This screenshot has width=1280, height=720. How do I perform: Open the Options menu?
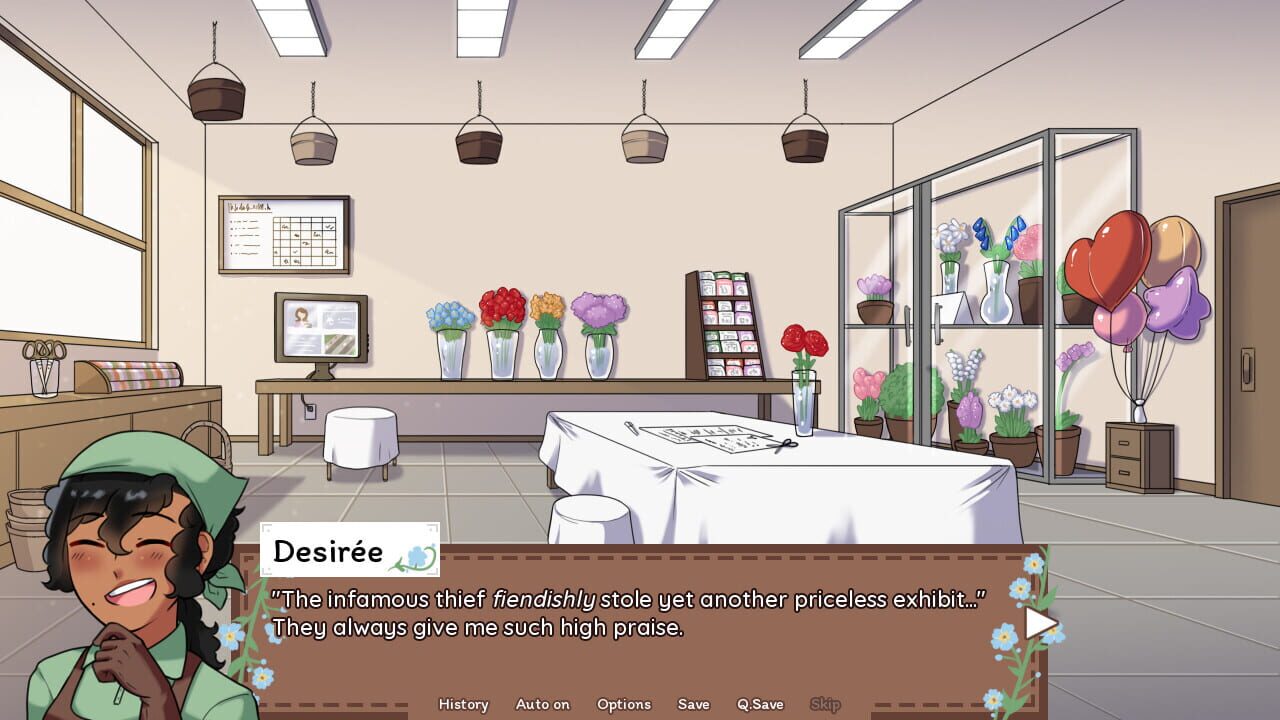click(623, 704)
